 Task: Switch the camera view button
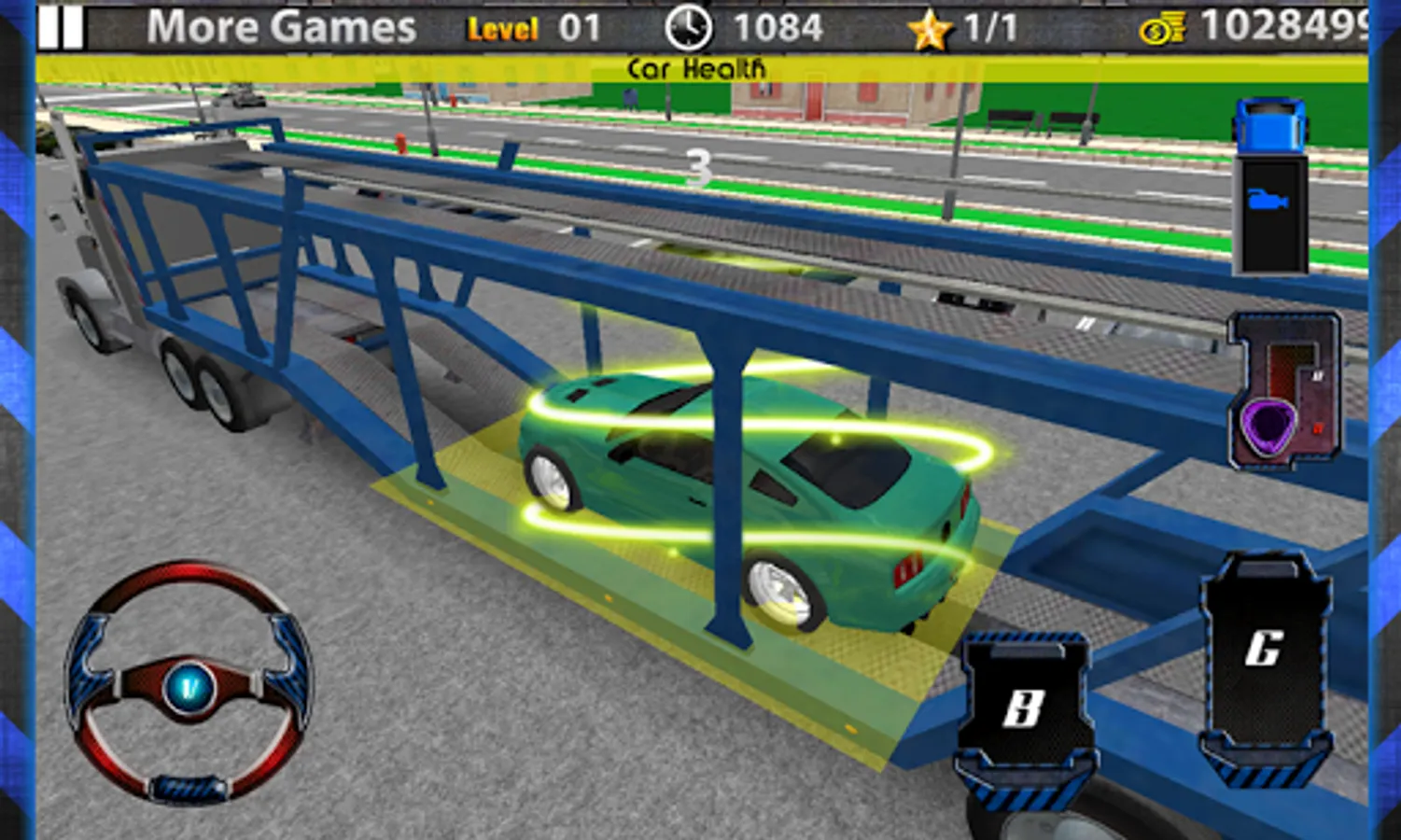(1269, 201)
